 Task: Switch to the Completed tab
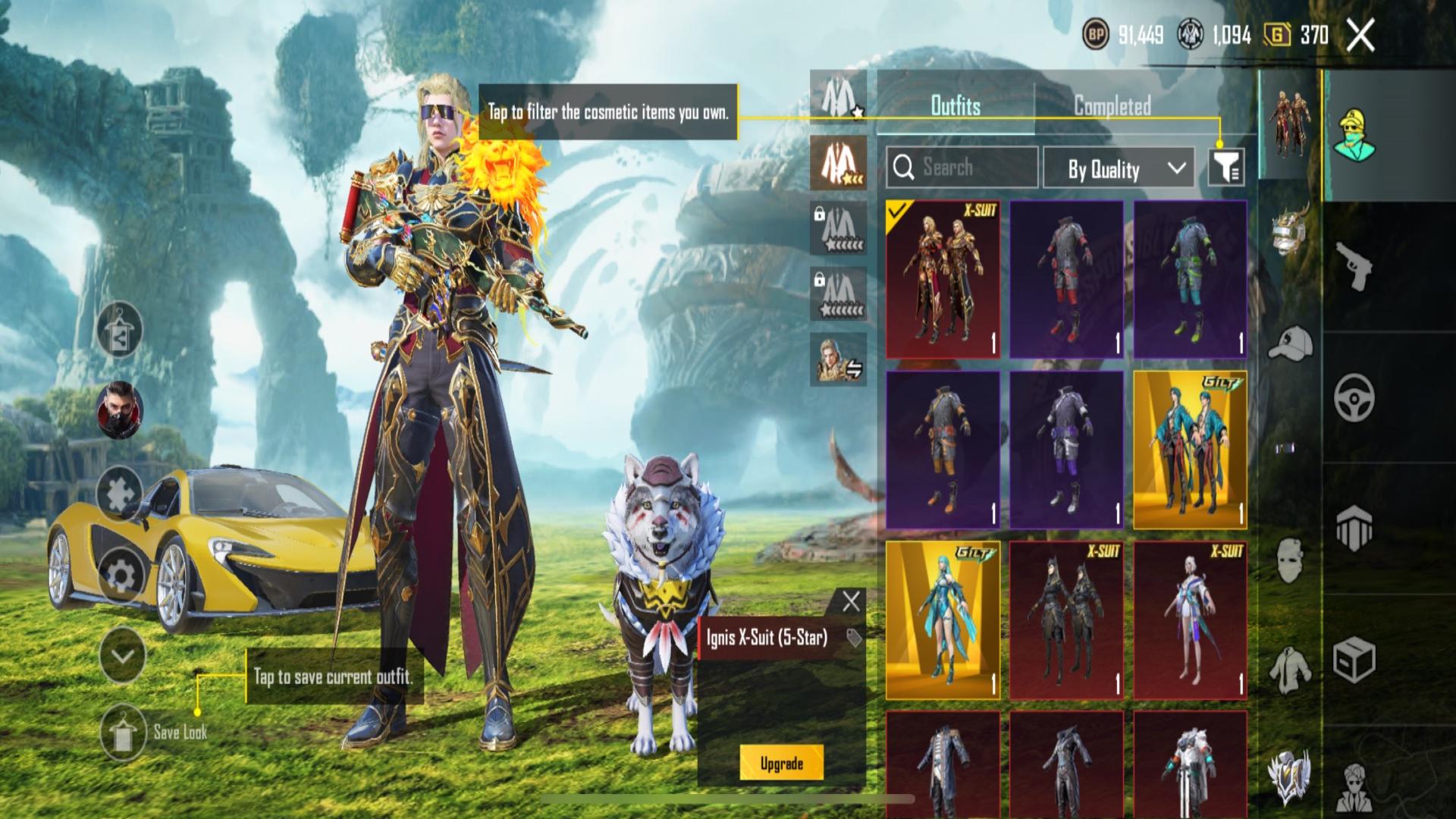click(x=1112, y=105)
